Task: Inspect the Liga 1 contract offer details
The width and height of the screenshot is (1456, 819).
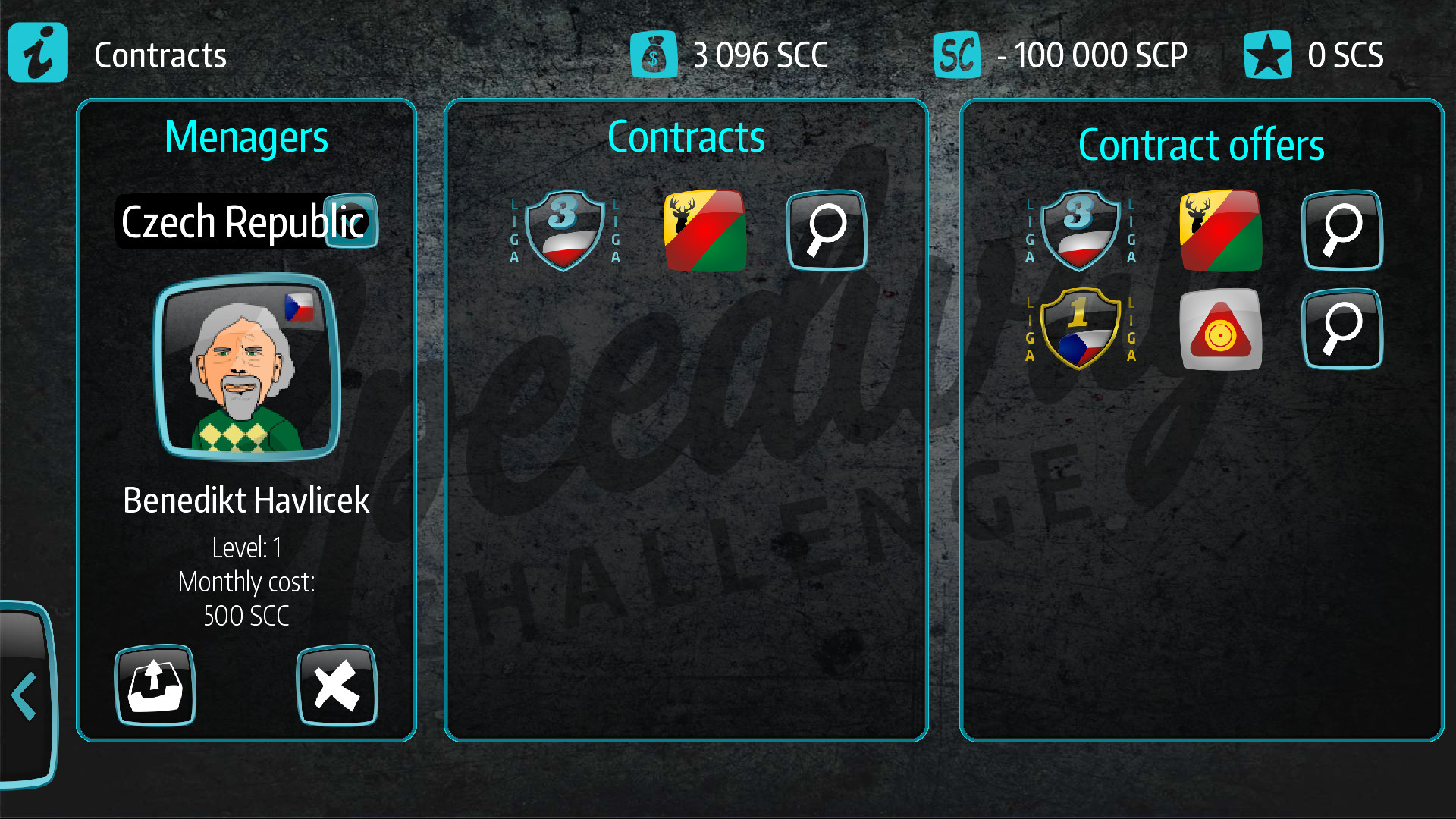Action: coord(1341,329)
